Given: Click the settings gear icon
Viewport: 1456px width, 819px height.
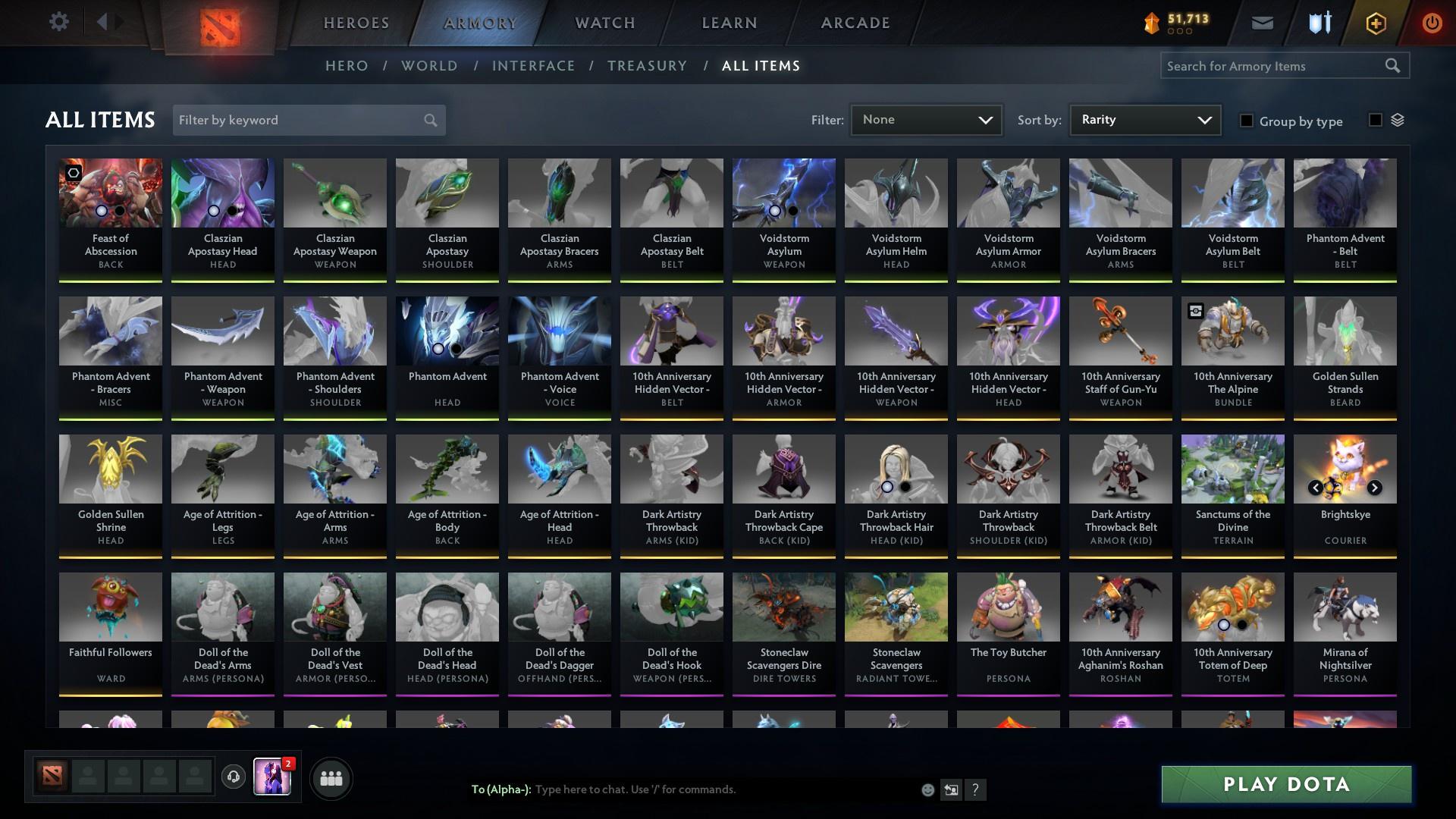Looking at the screenshot, I should pyautogui.click(x=59, y=22).
